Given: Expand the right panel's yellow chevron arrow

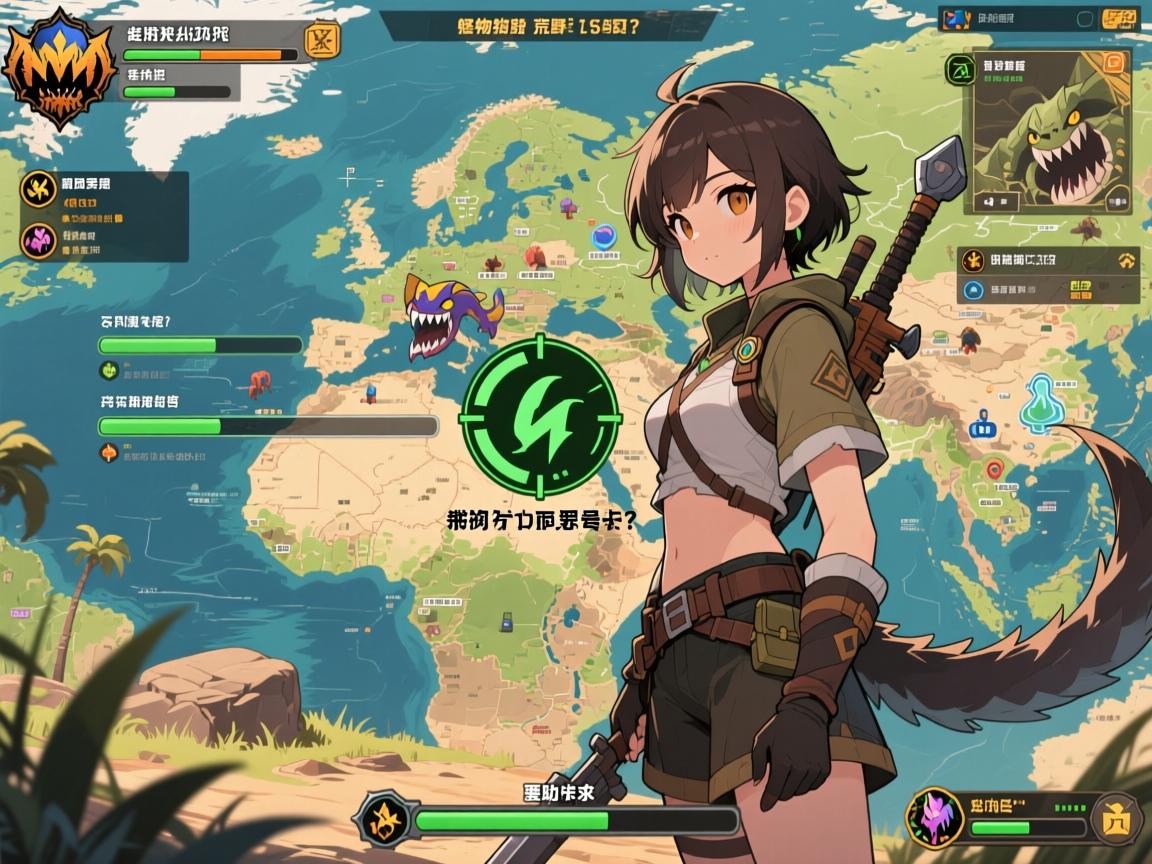Looking at the screenshot, I should (1127, 262).
